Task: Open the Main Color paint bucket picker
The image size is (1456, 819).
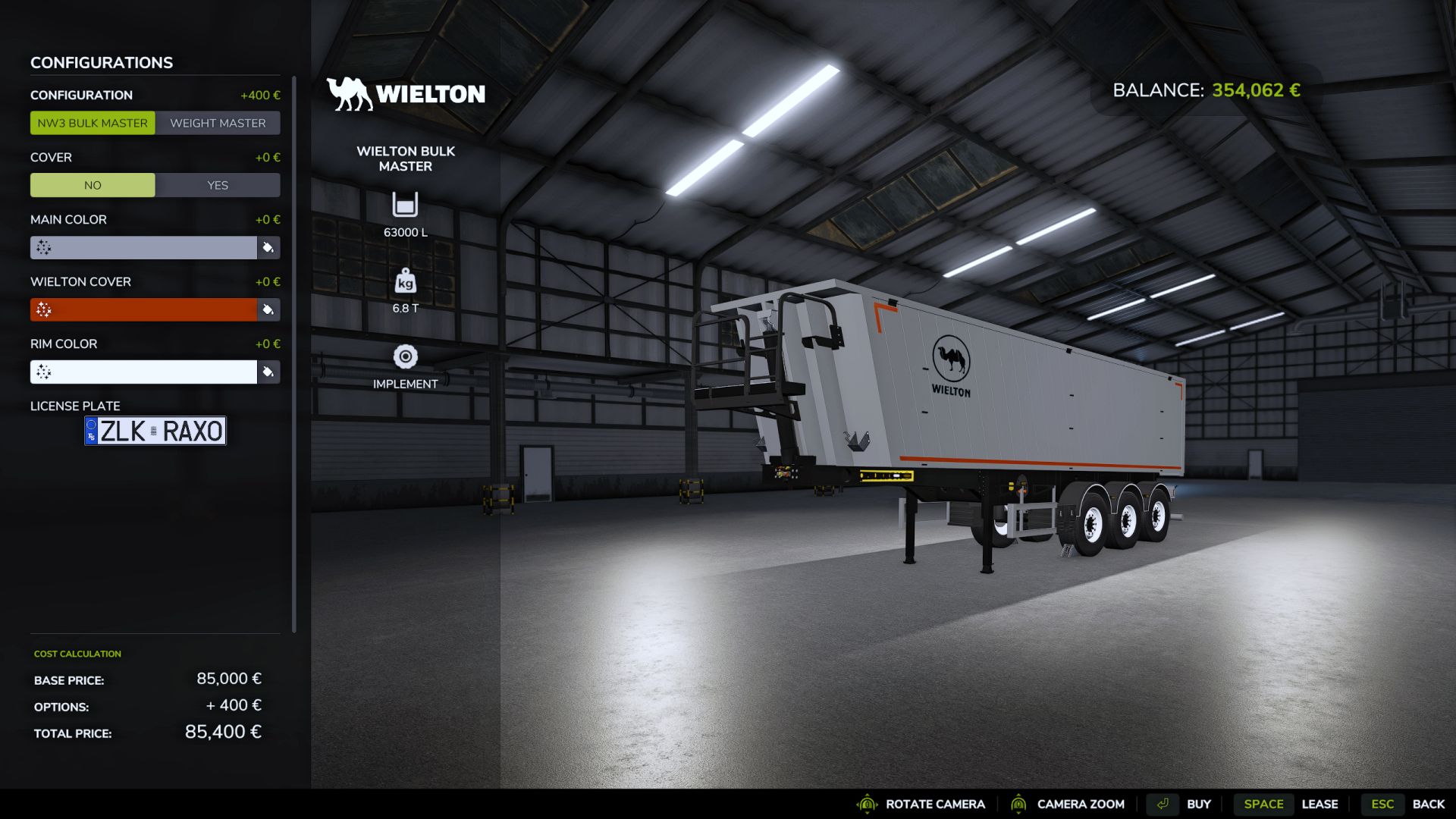Action: [267, 248]
